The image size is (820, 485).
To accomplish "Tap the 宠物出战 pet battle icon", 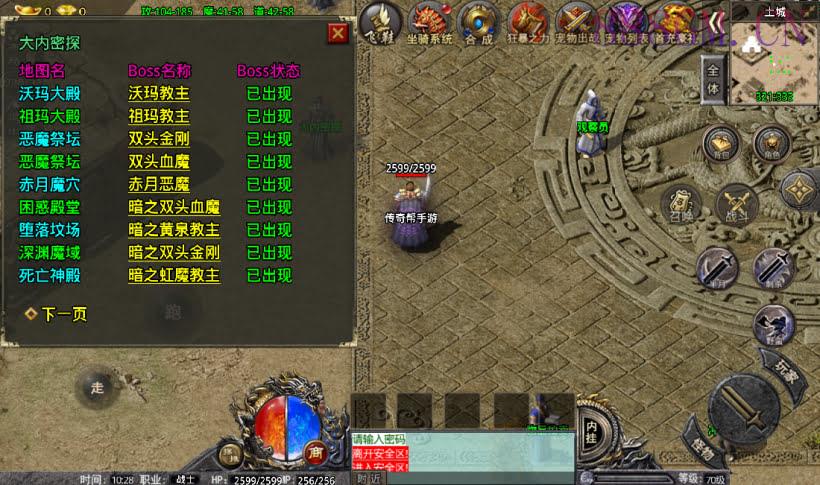I will coord(577,23).
